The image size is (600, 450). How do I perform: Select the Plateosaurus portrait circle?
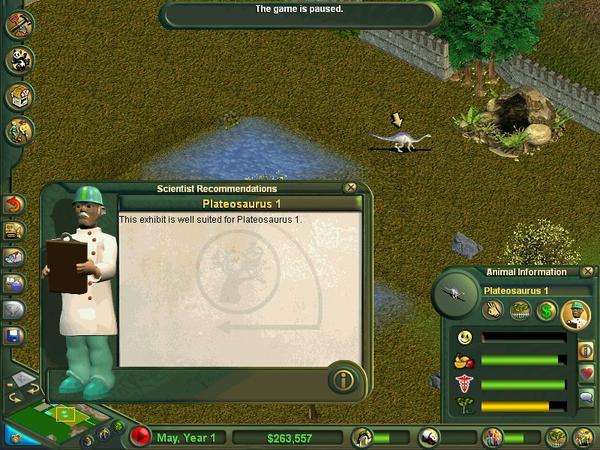[454, 293]
